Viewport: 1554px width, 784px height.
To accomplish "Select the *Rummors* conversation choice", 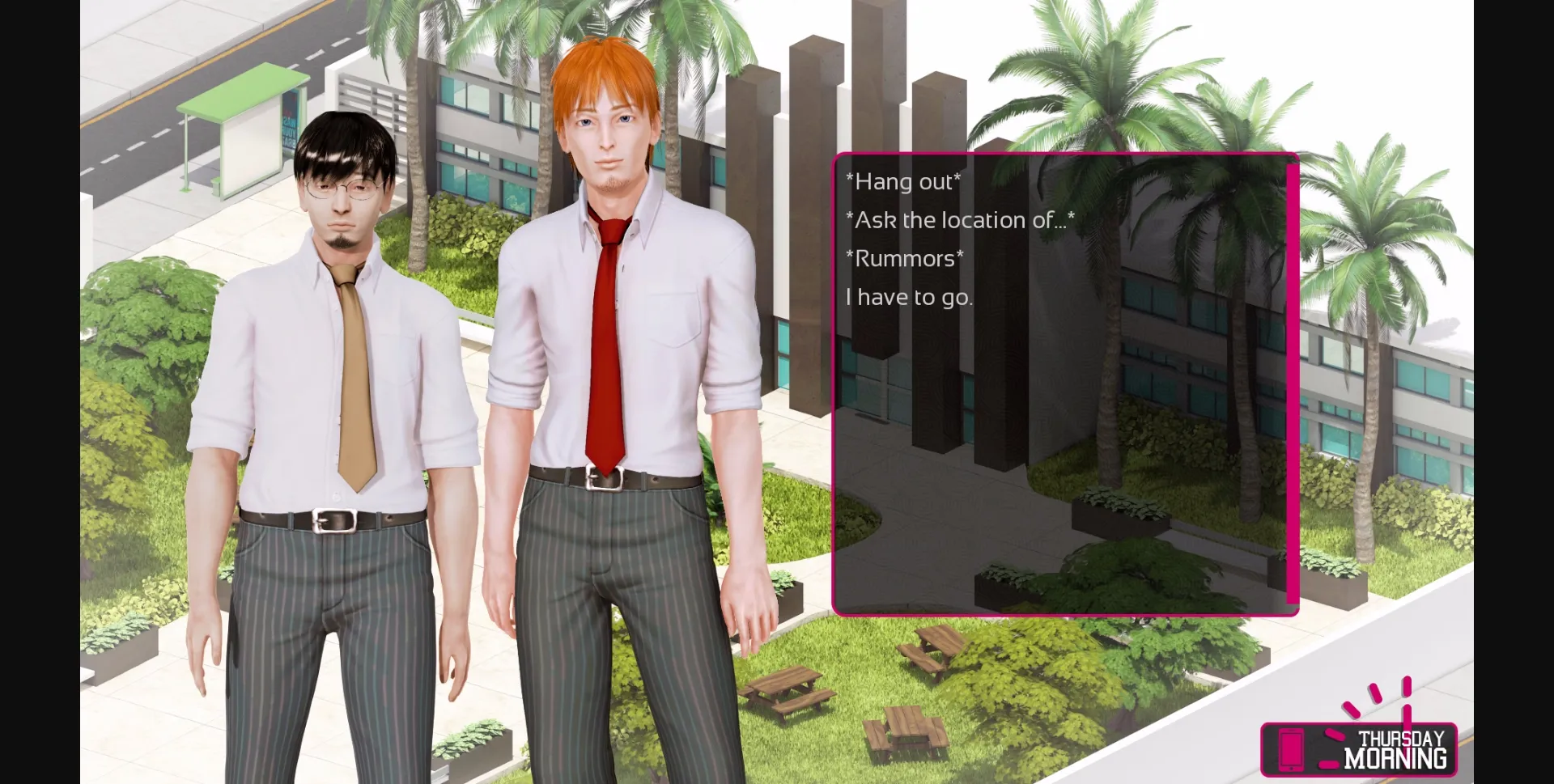I will (905, 258).
